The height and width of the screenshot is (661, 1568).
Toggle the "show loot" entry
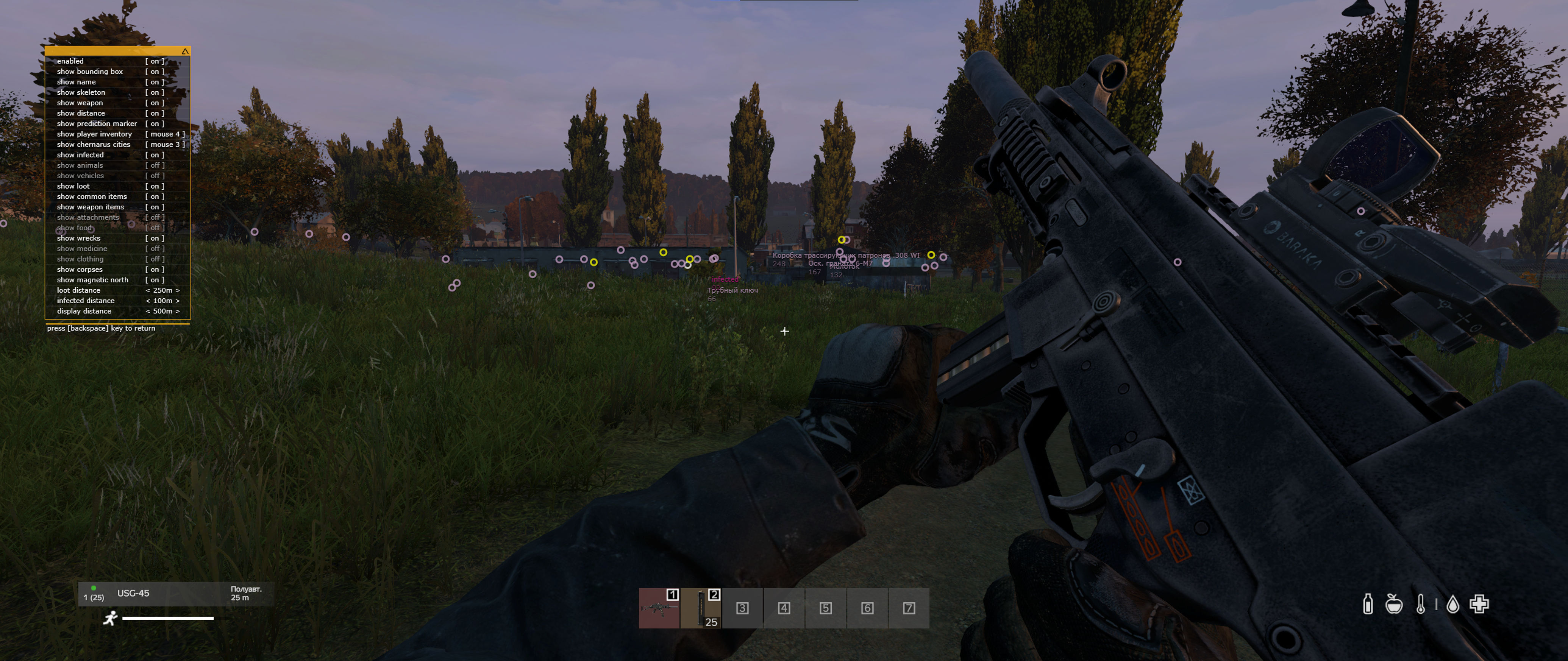[155, 186]
